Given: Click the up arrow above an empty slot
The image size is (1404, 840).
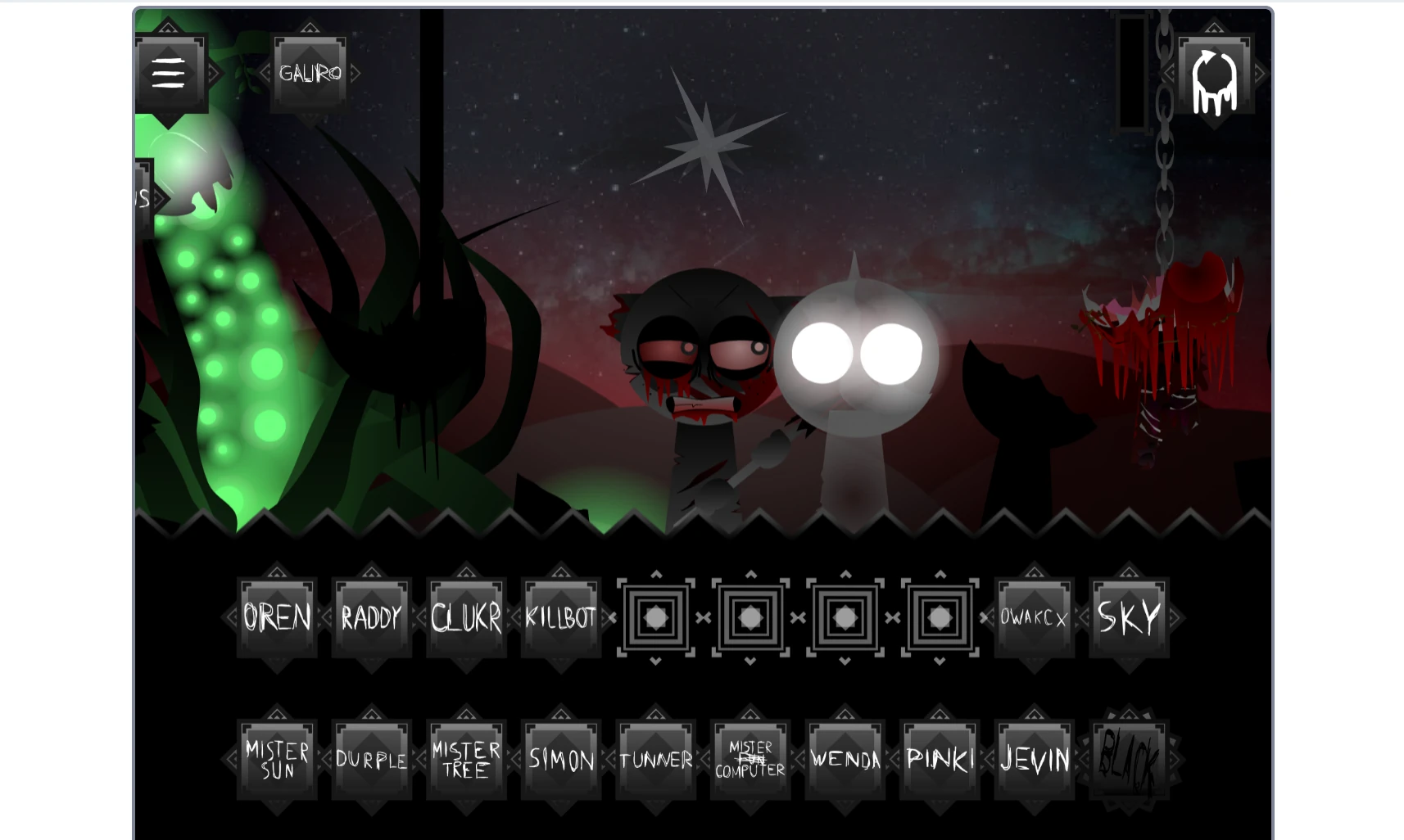Looking at the screenshot, I should [655, 576].
